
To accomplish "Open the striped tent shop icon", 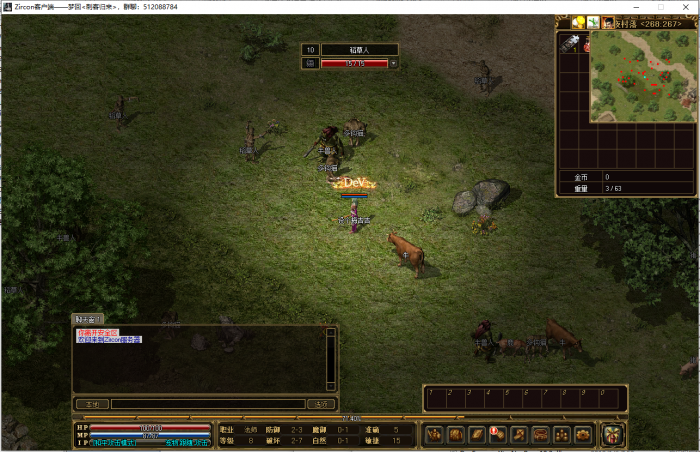I will (x=612, y=435).
